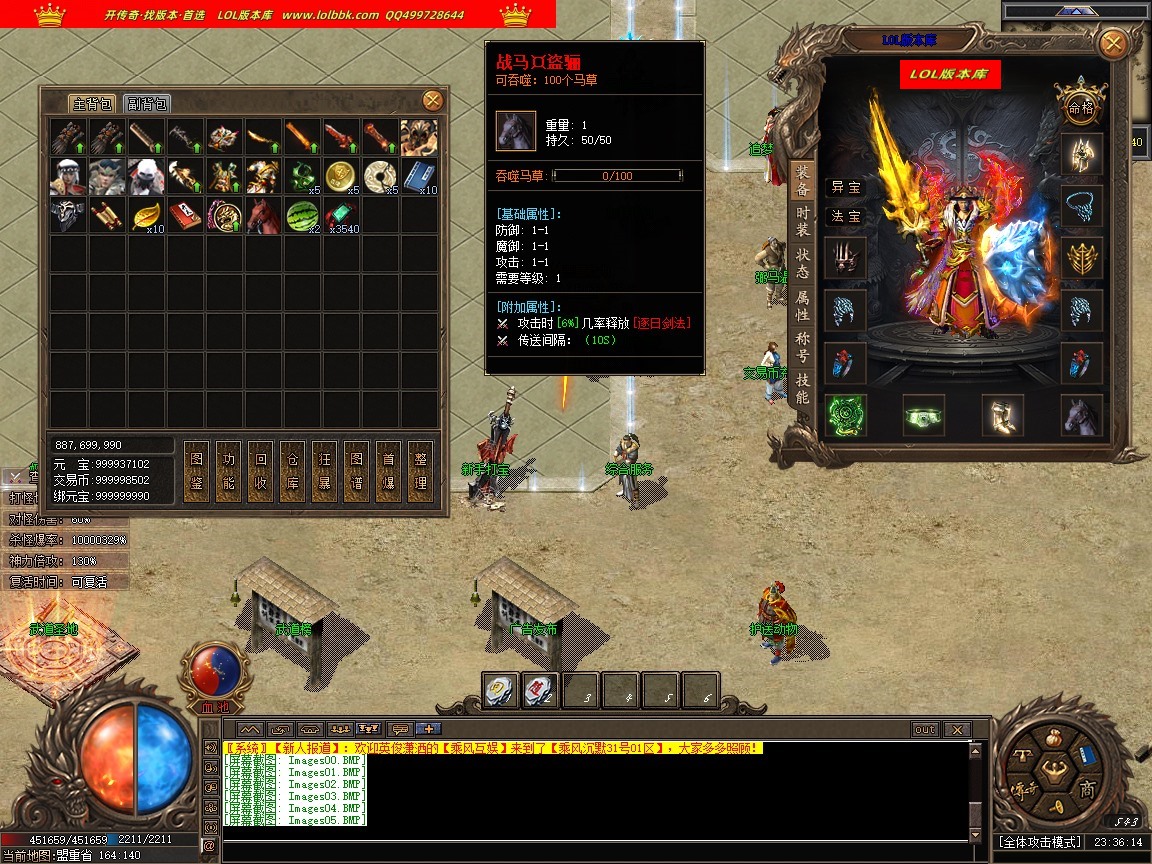Switch to the 副背包 secondary bag tab

(147, 104)
